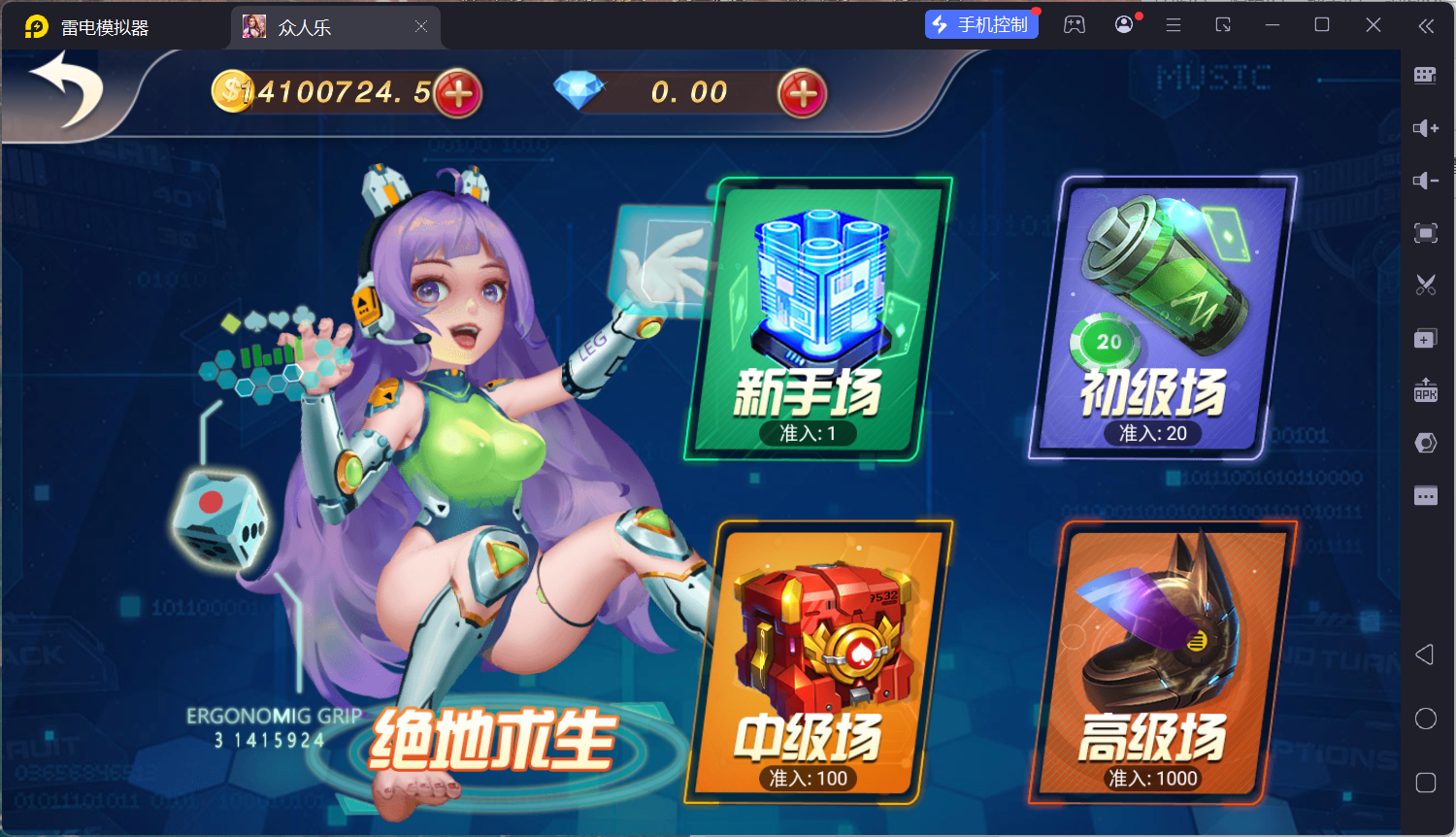
Task: Click the user account icon with notification dot
Action: (1123, 24)
